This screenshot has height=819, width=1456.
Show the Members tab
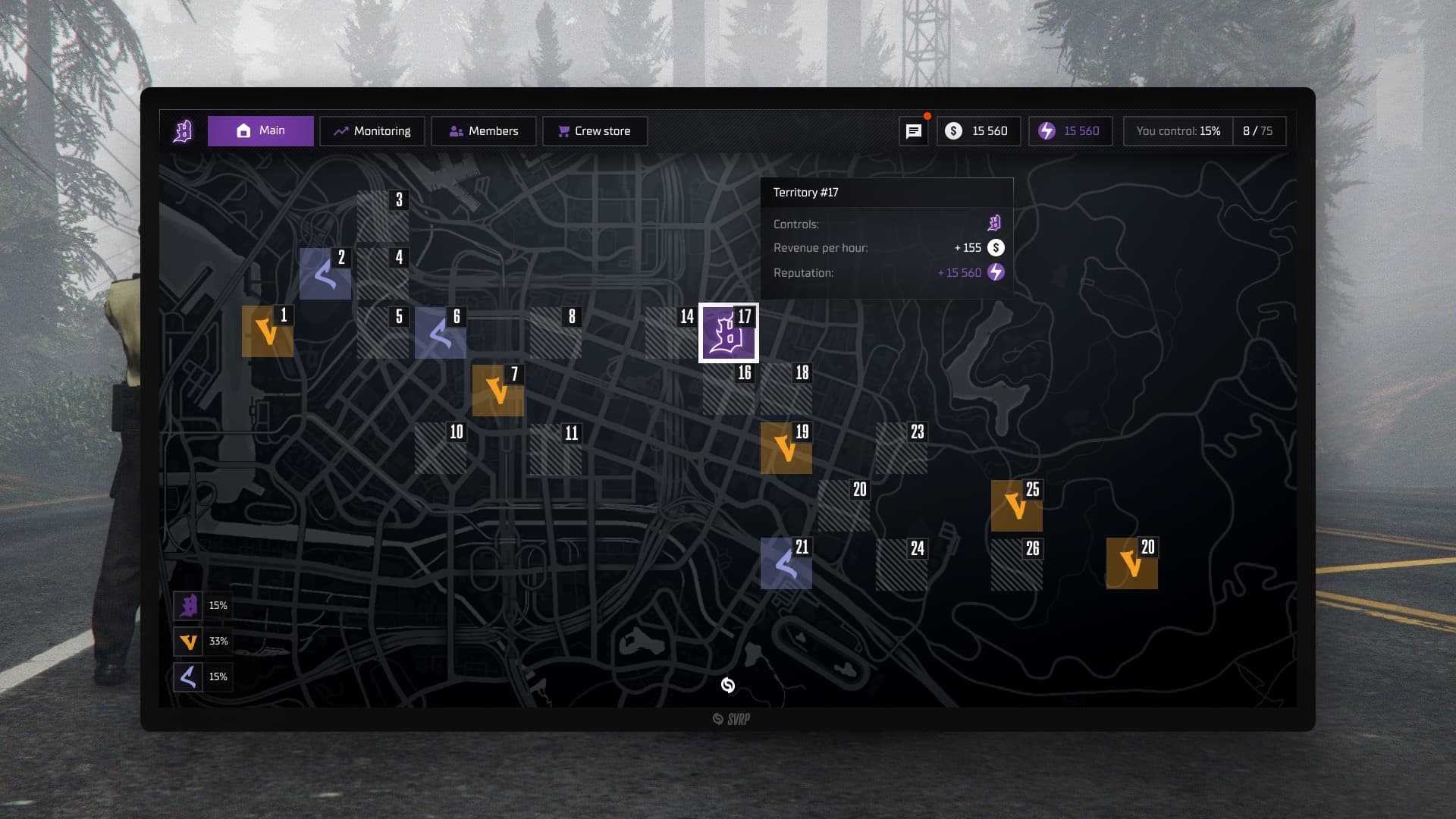[x=484, y=131]
